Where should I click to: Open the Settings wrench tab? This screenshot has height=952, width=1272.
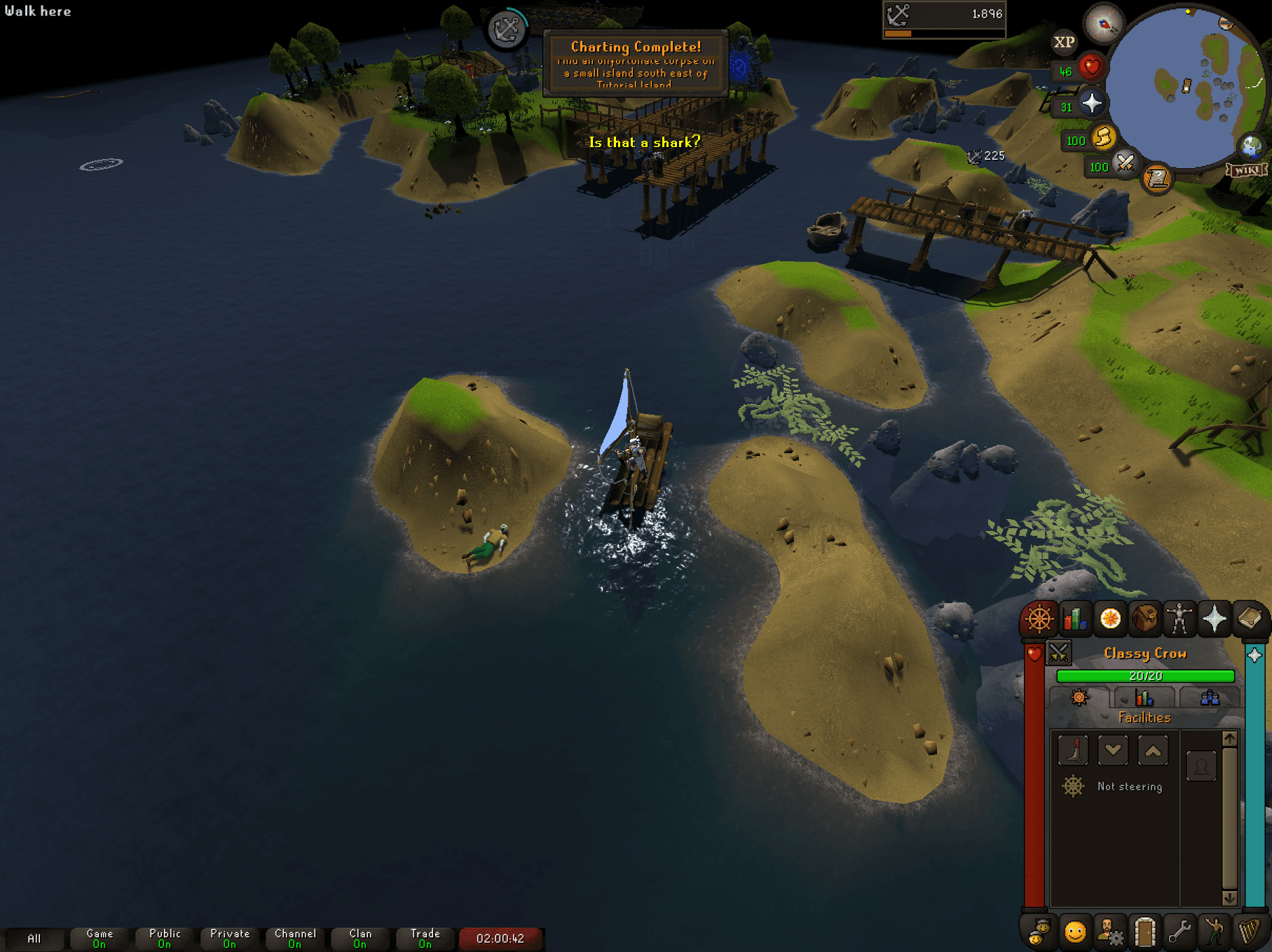tap(1179, 932)
